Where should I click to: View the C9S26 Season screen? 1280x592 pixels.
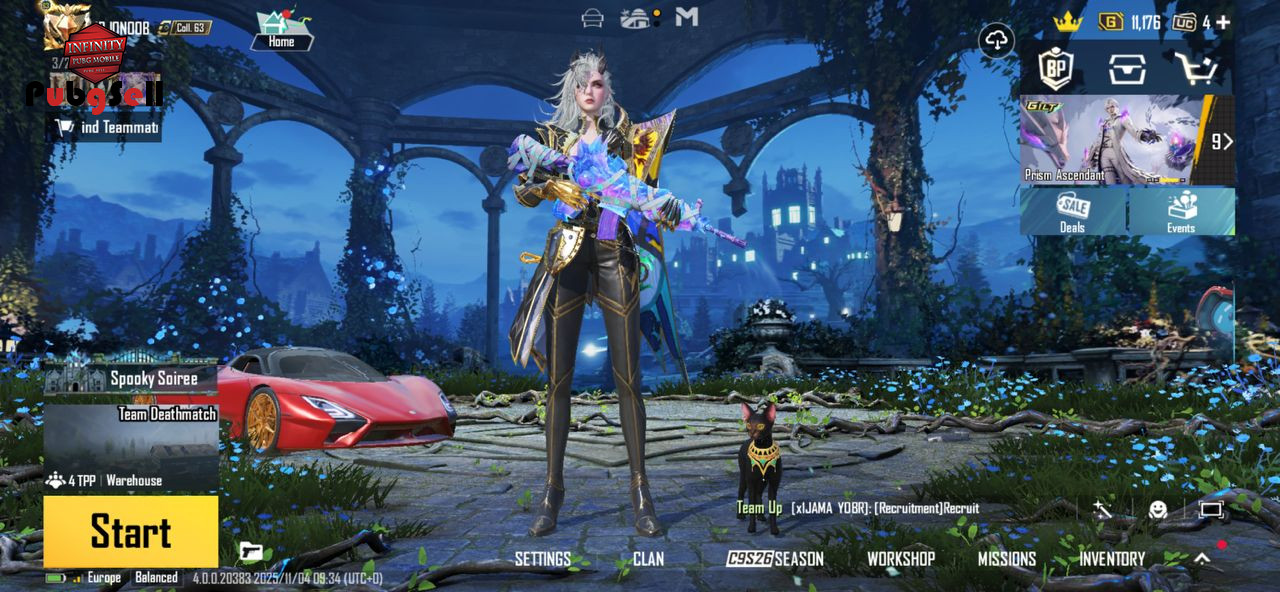tap(775, 559)
